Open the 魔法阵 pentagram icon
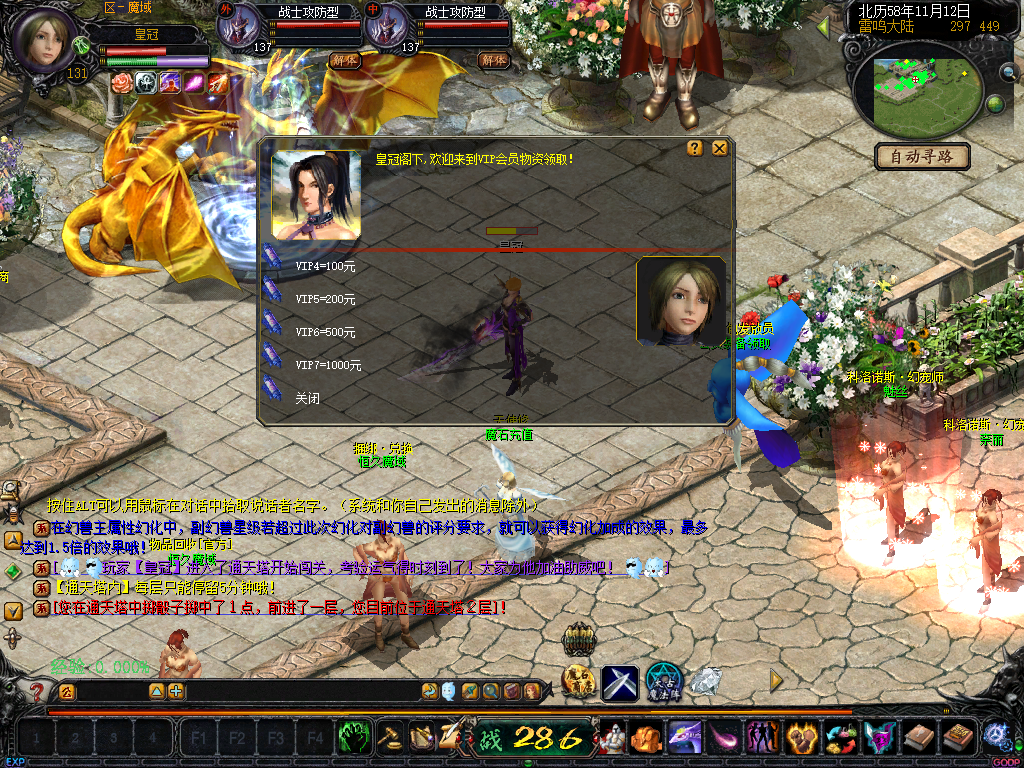 pos(663,682)
